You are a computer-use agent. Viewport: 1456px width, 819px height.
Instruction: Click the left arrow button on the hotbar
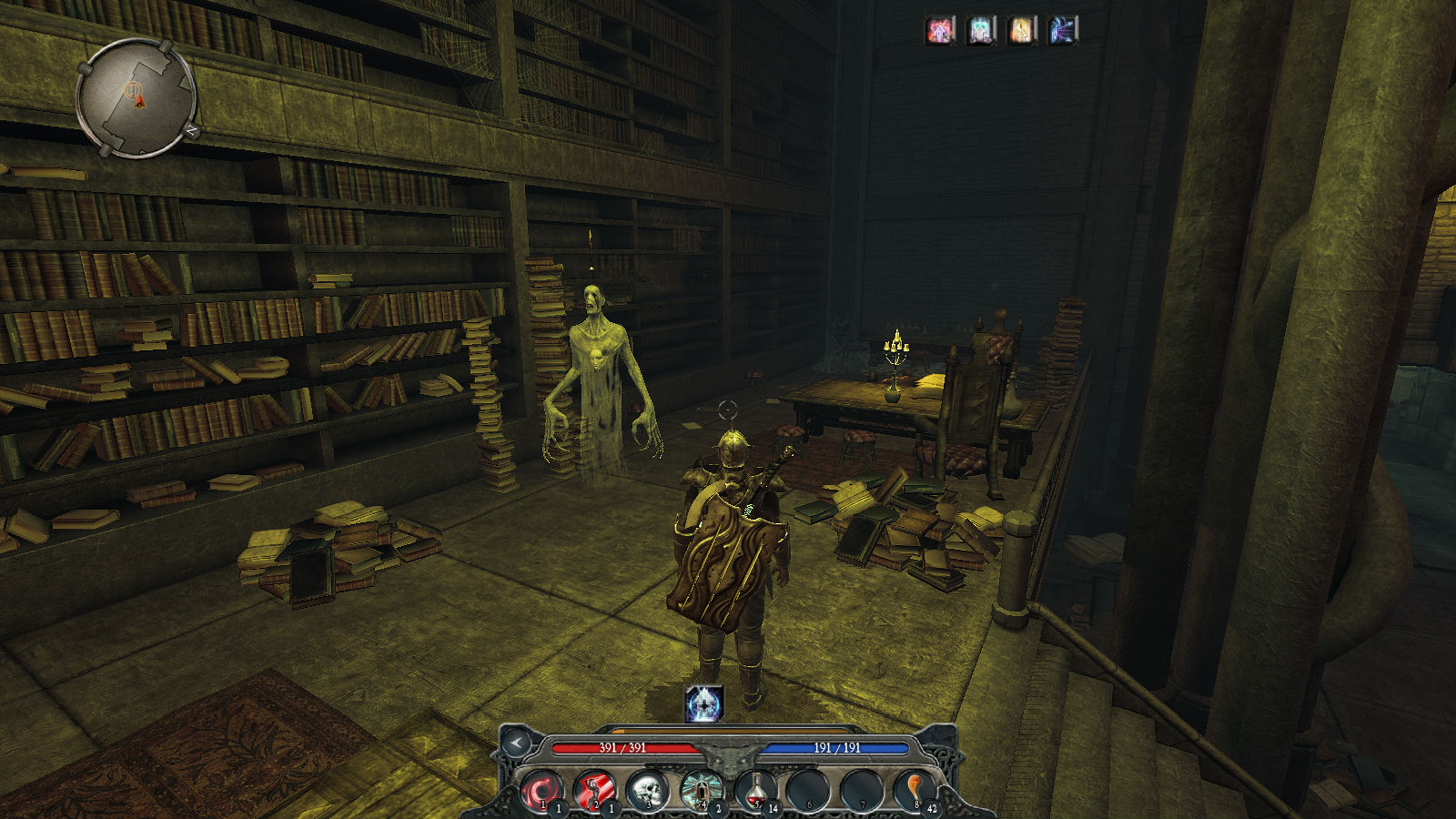(517, 743)
